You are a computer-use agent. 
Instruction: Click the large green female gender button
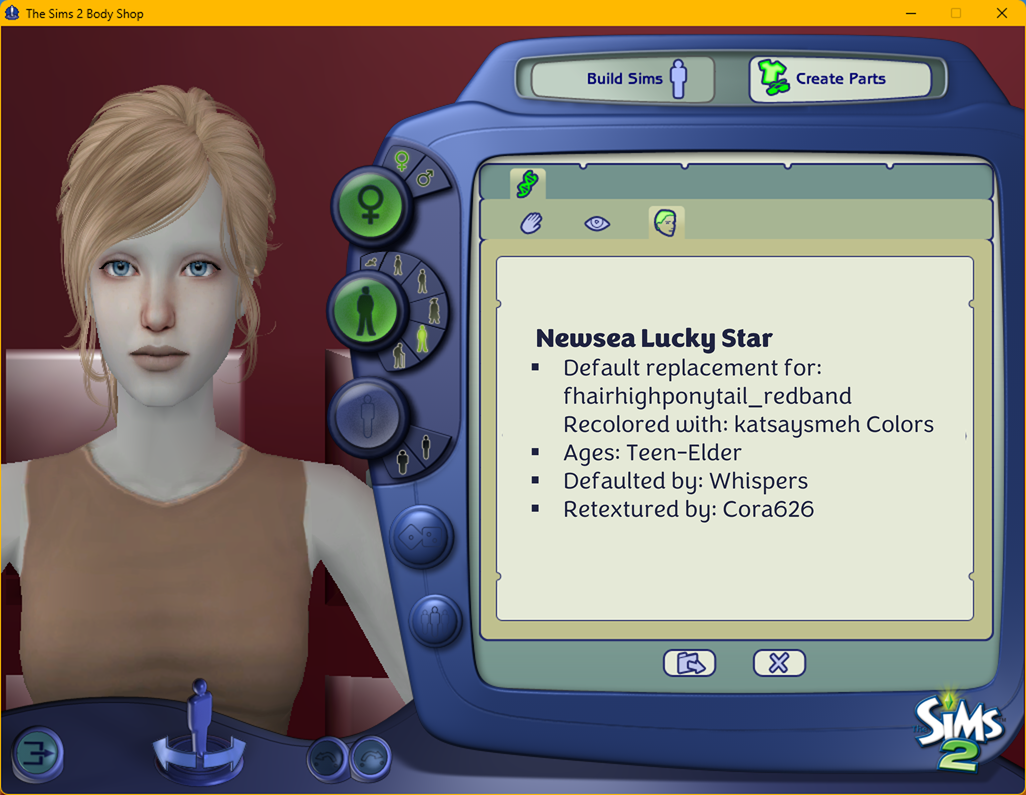tap(371, 205)
